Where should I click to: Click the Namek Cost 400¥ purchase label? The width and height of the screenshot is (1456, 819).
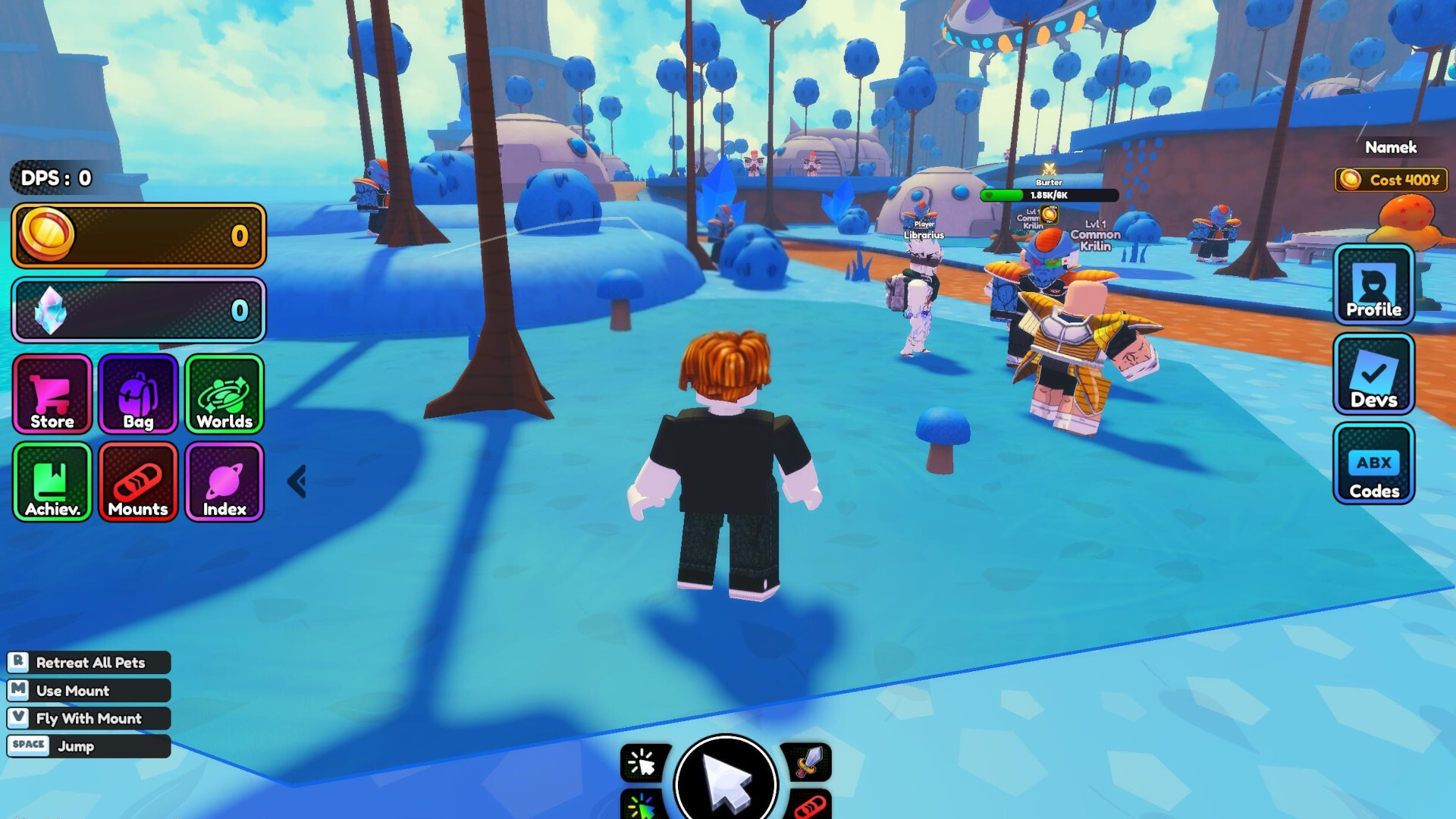(x=1391, y=180)
